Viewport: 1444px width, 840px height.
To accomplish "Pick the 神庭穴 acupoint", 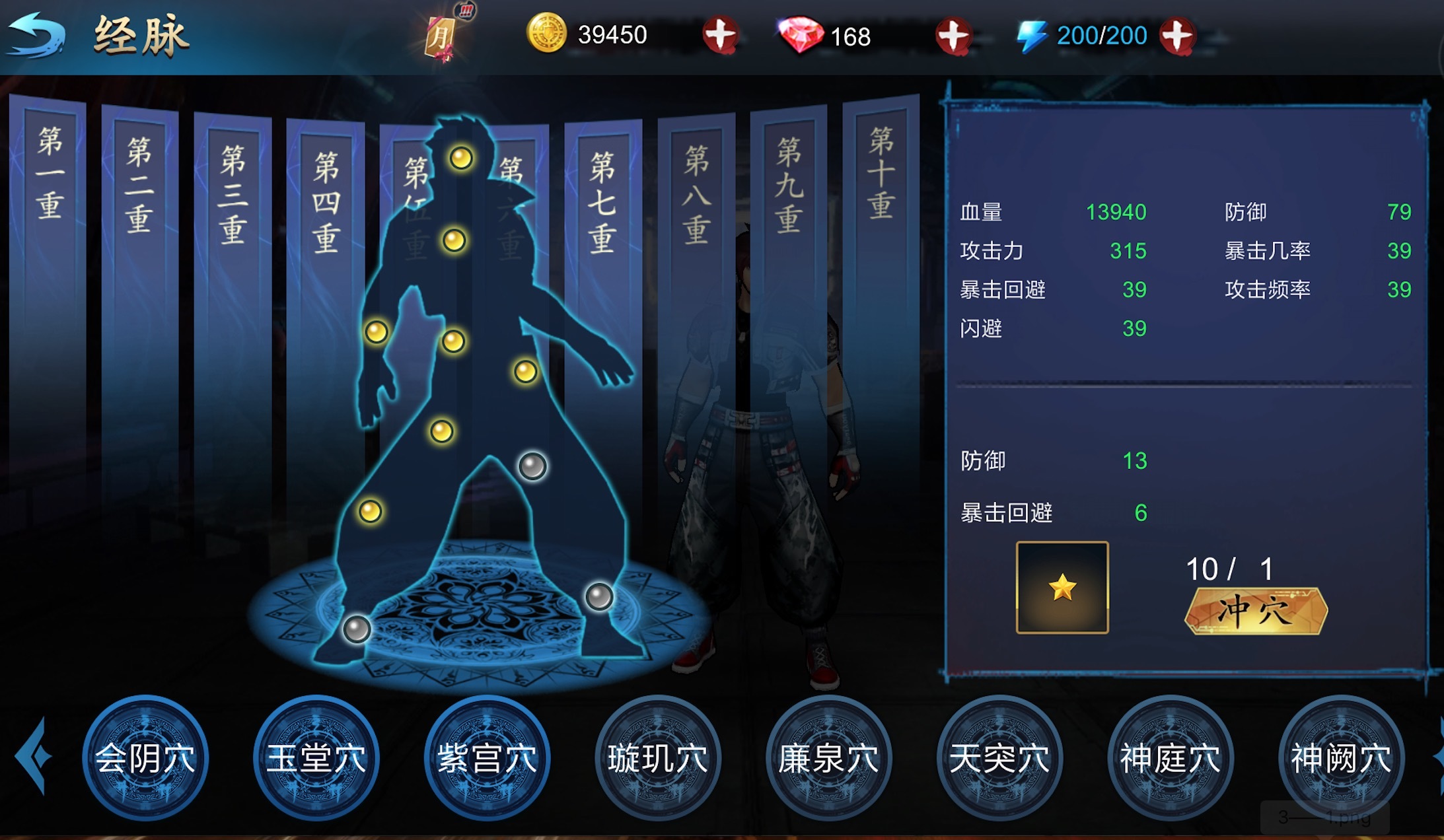I will coord(1171,757).
